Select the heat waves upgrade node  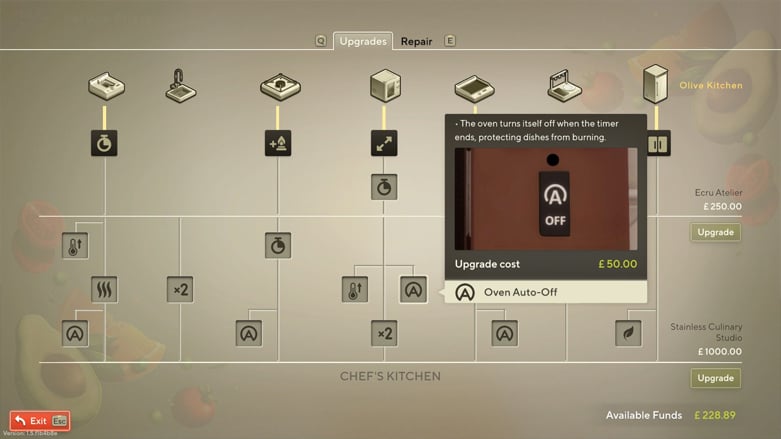[105, 290]
